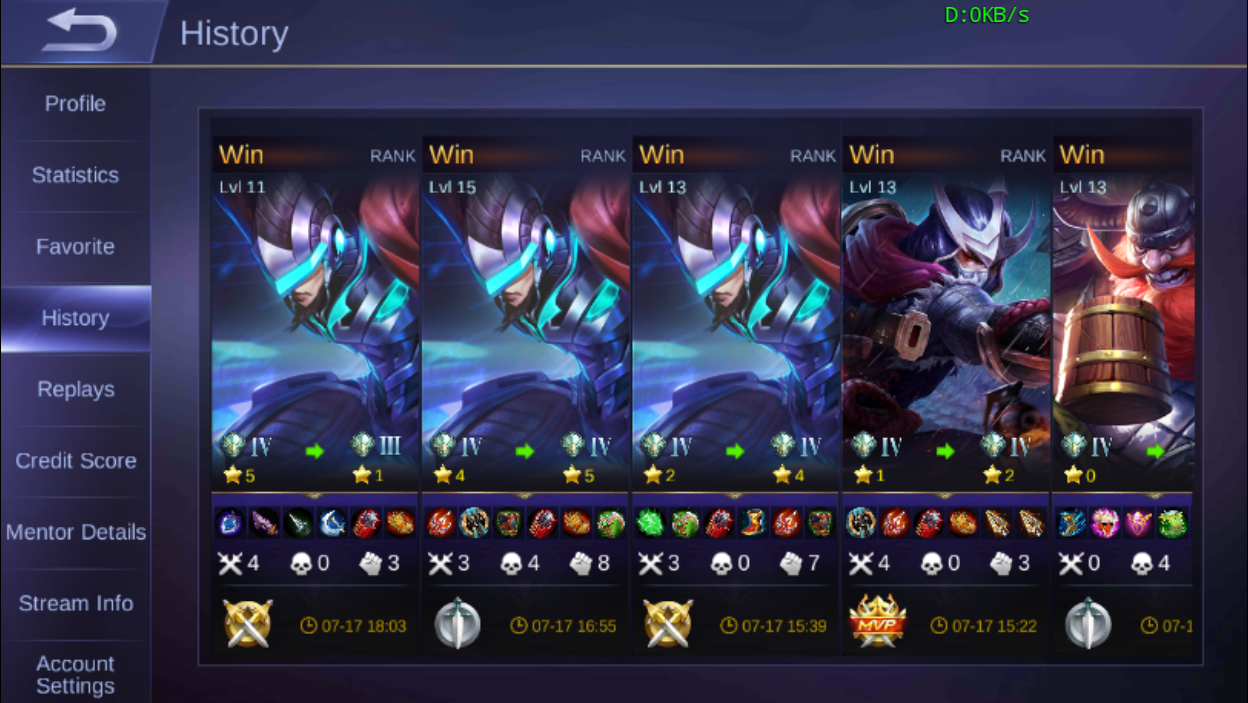Open the Replays tab
Screen dimensions: 1248x703
pyautogui.click(x=75, y=390)
